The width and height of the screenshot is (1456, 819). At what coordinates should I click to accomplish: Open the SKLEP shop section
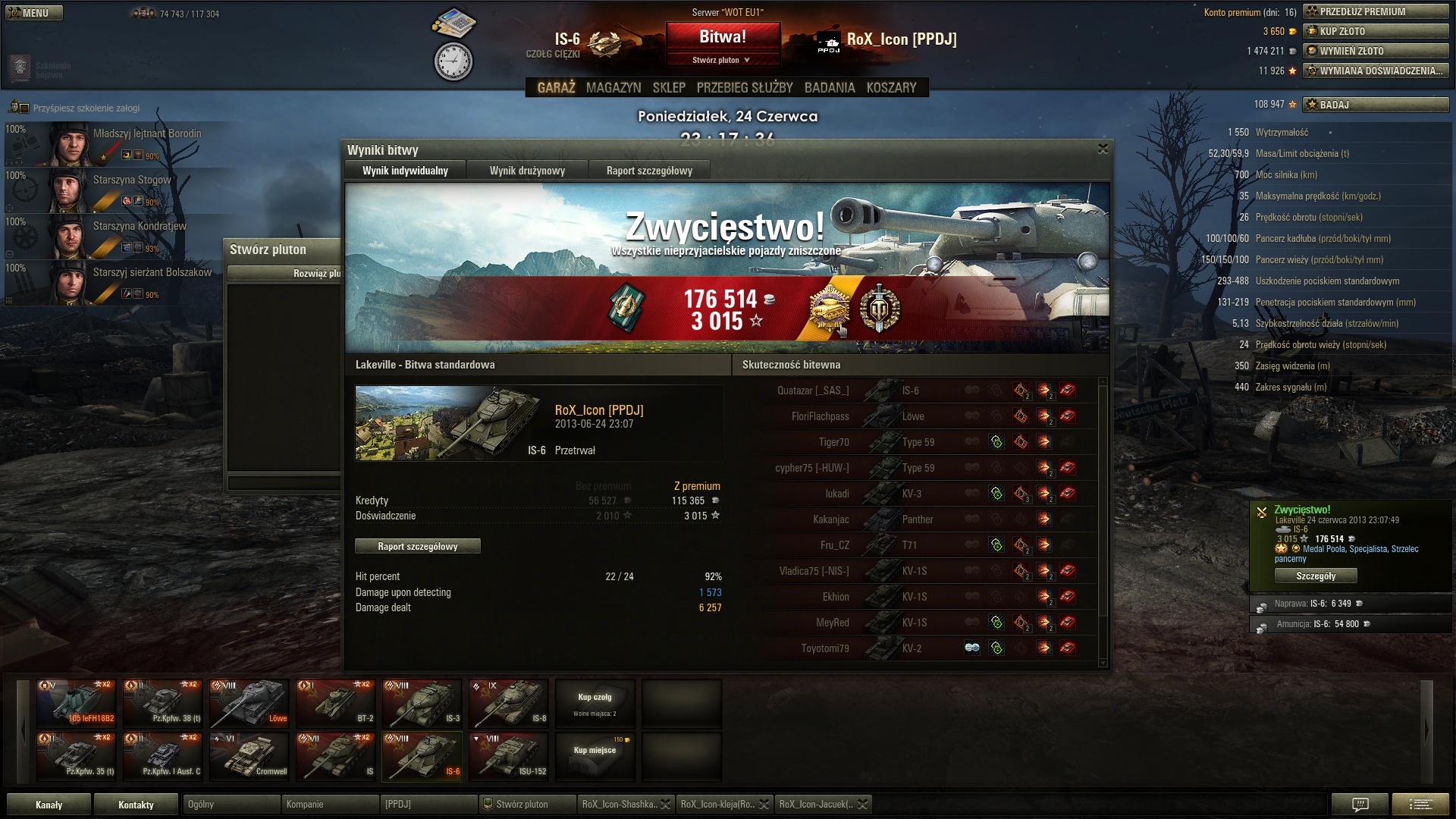click(668, 88)
